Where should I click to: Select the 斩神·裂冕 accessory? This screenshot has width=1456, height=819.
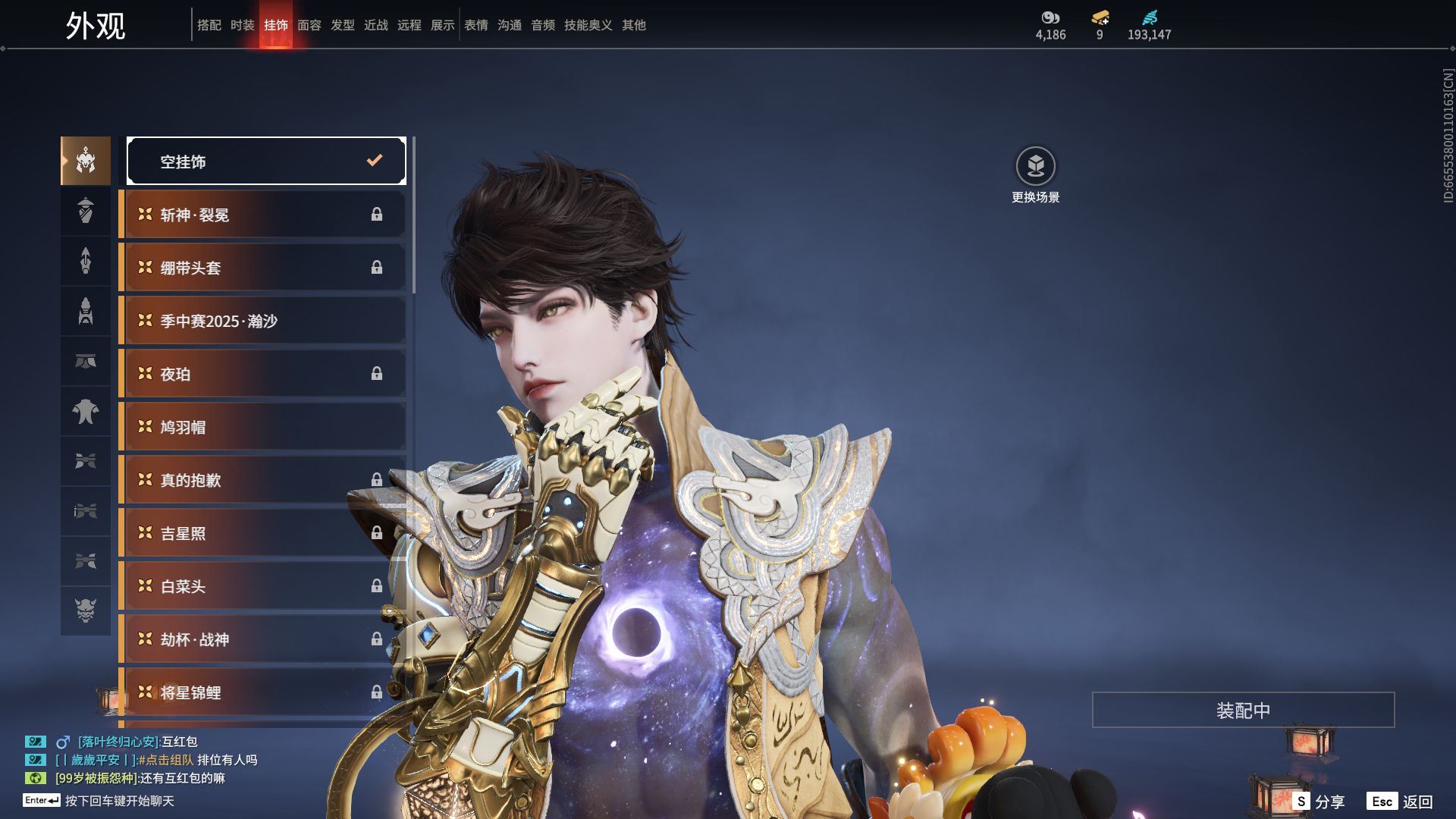263,215
